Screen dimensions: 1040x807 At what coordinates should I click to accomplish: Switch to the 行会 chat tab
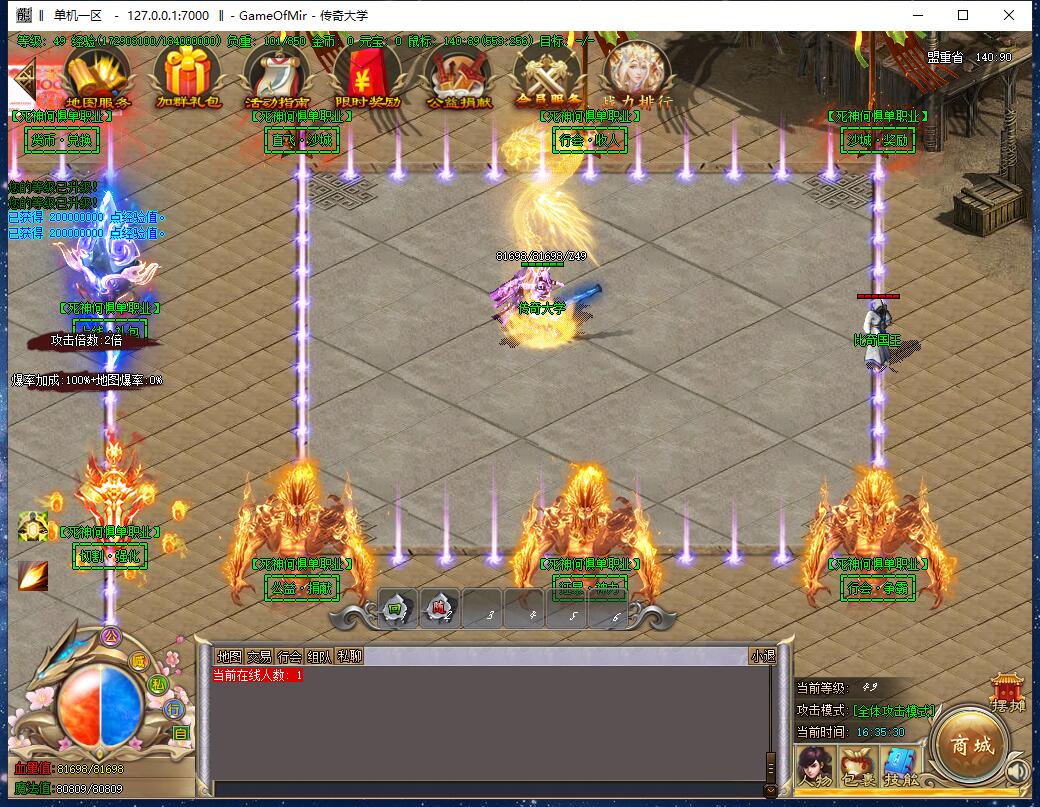289,657
